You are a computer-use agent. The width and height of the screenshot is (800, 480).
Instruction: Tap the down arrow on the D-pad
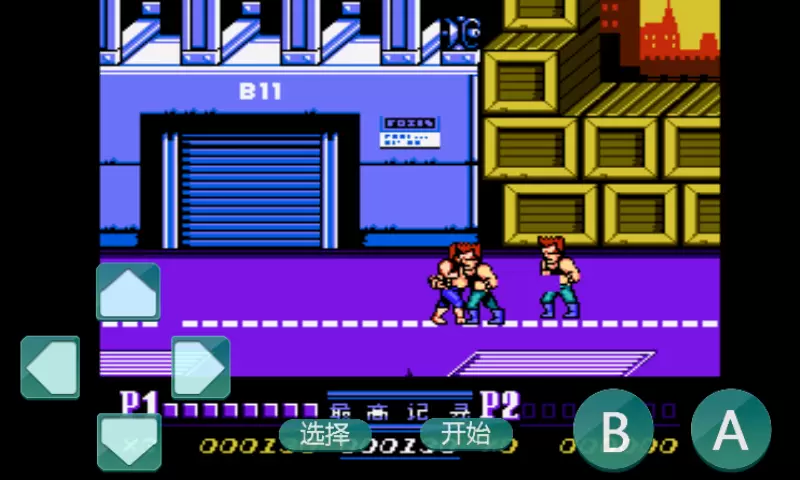[128, 441]
